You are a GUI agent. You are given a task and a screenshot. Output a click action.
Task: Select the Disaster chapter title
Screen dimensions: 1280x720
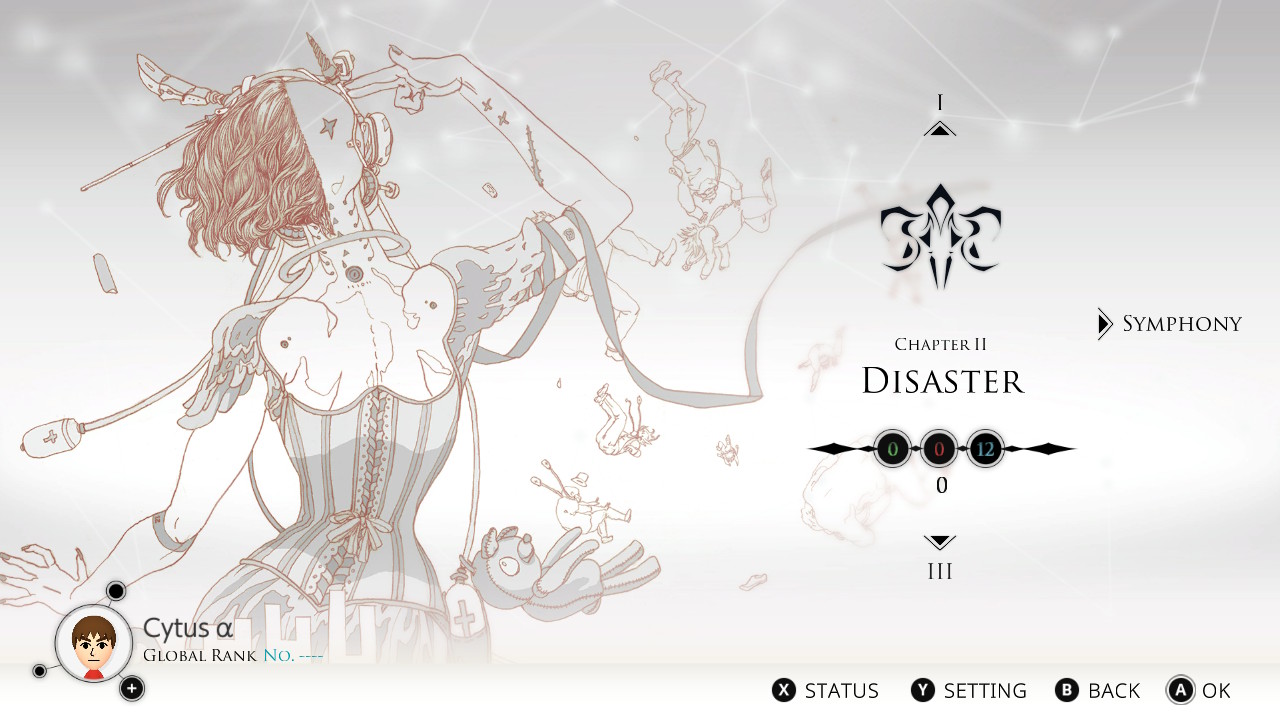point(941,381)
